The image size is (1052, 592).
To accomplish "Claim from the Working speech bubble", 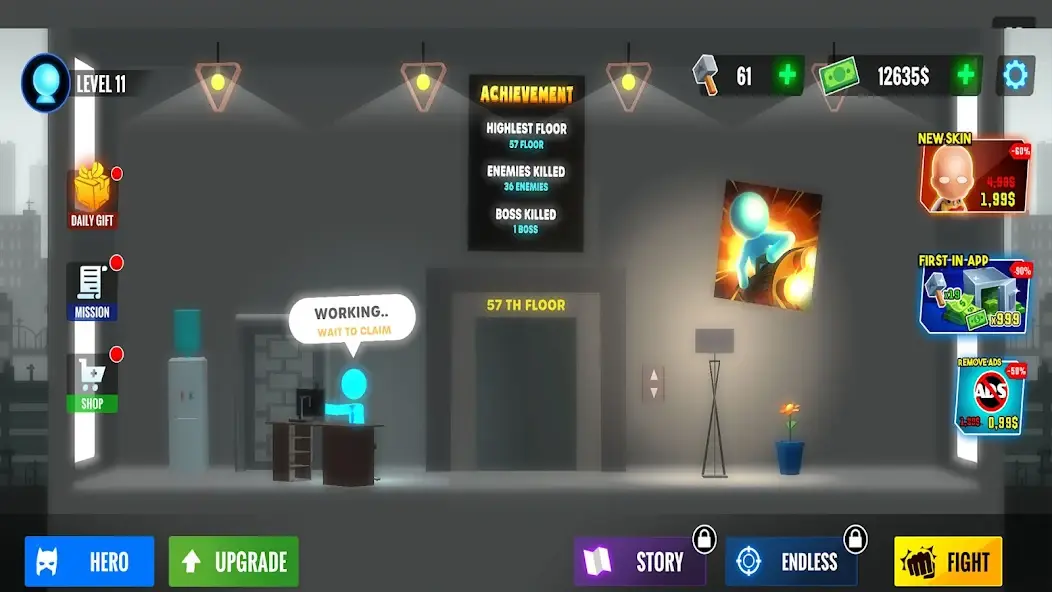I will (x=352, y=319).
